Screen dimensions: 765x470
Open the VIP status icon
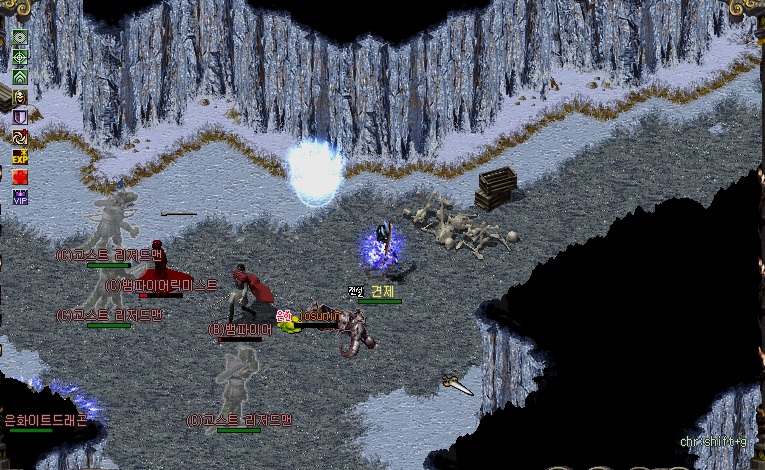point(19,197)
